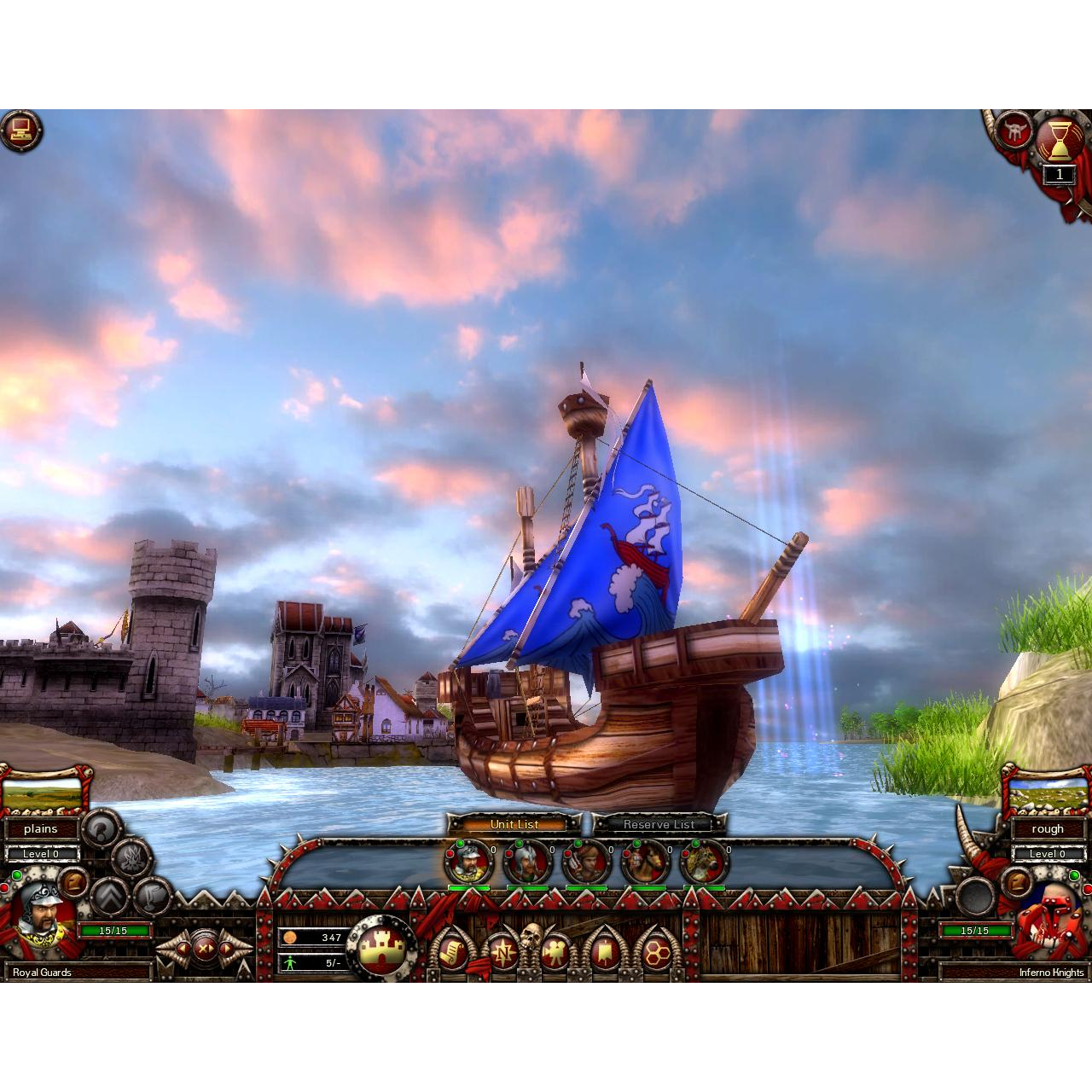Click the compass rose button
The image size is (1092, 1092).
point(503,950)
